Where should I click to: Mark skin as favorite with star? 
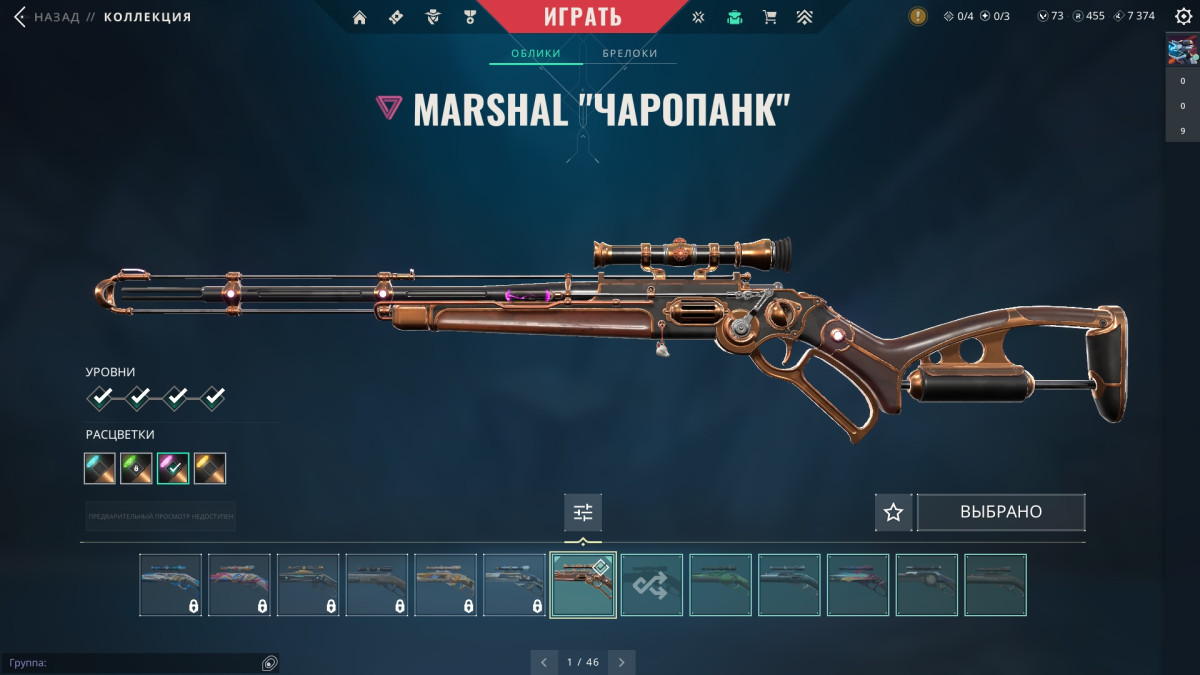coord(893,512)
